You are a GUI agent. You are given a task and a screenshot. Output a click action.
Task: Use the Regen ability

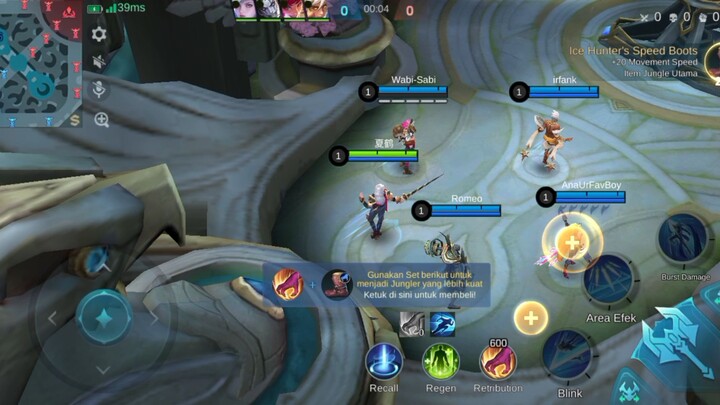point(440,362)
